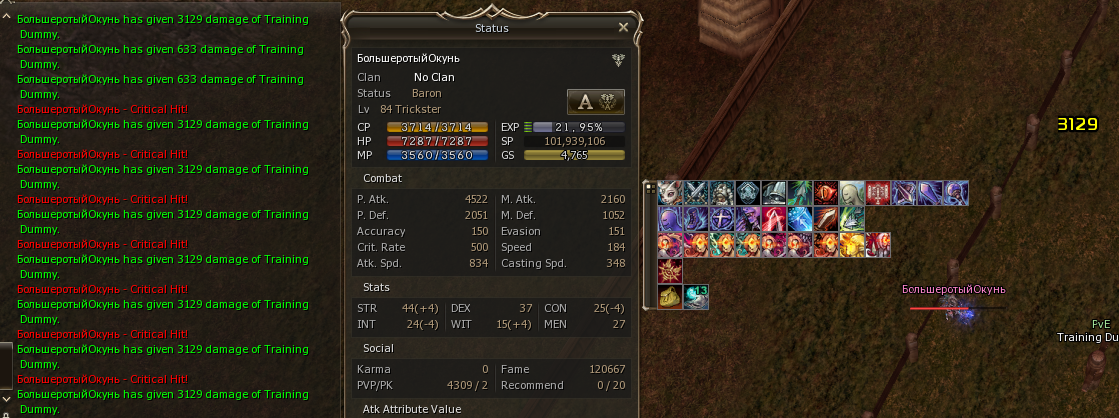Image resolution: width=1119 pixels, height=418 pixels.
Task: Open the yellow bag item slot
Action: [670, 297]
